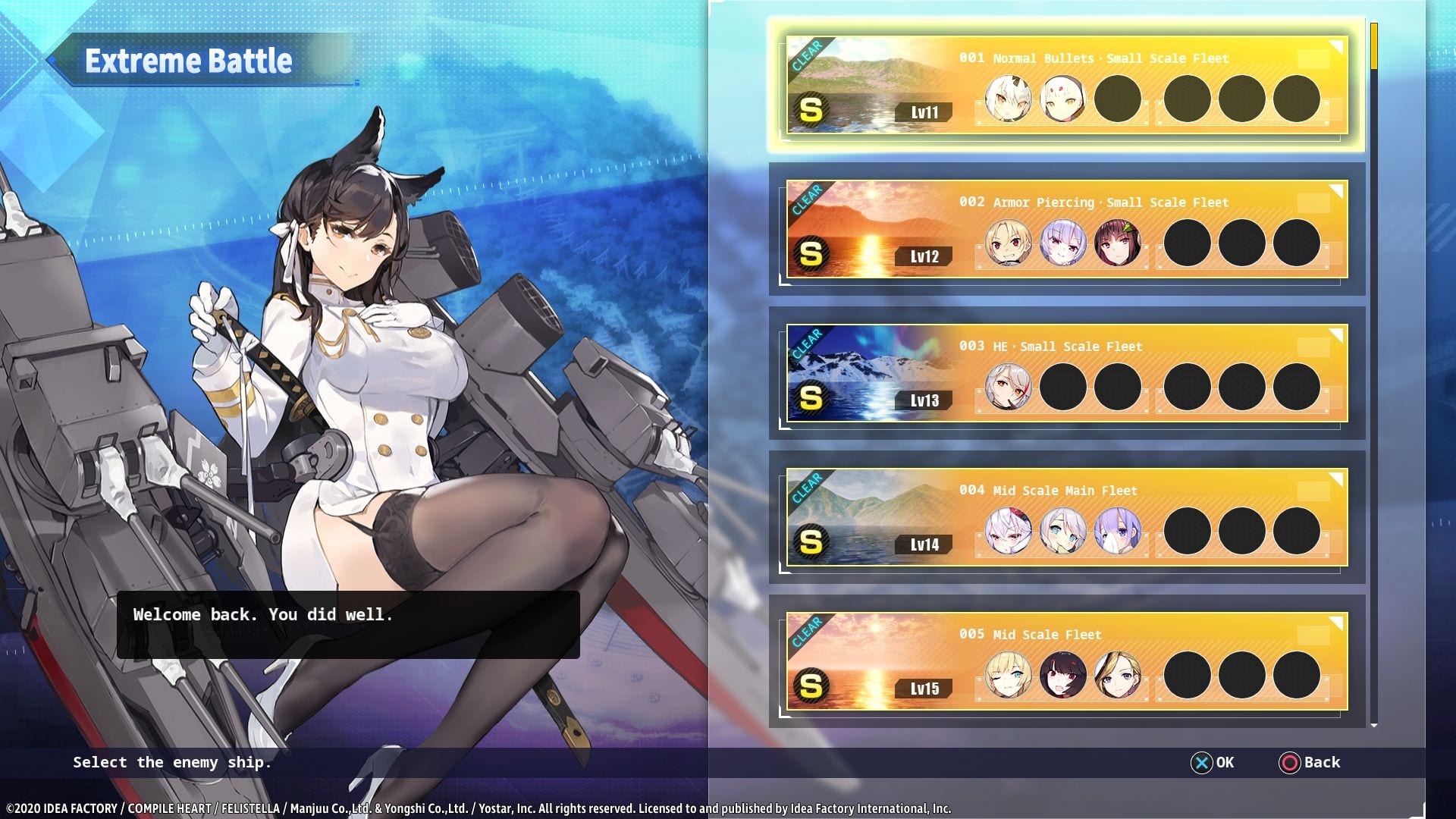The image size is (1456, 819).
Task: Select battle 001 Normal Bullets Small Scale Fleet
Action: click(x=1066, y=85)
